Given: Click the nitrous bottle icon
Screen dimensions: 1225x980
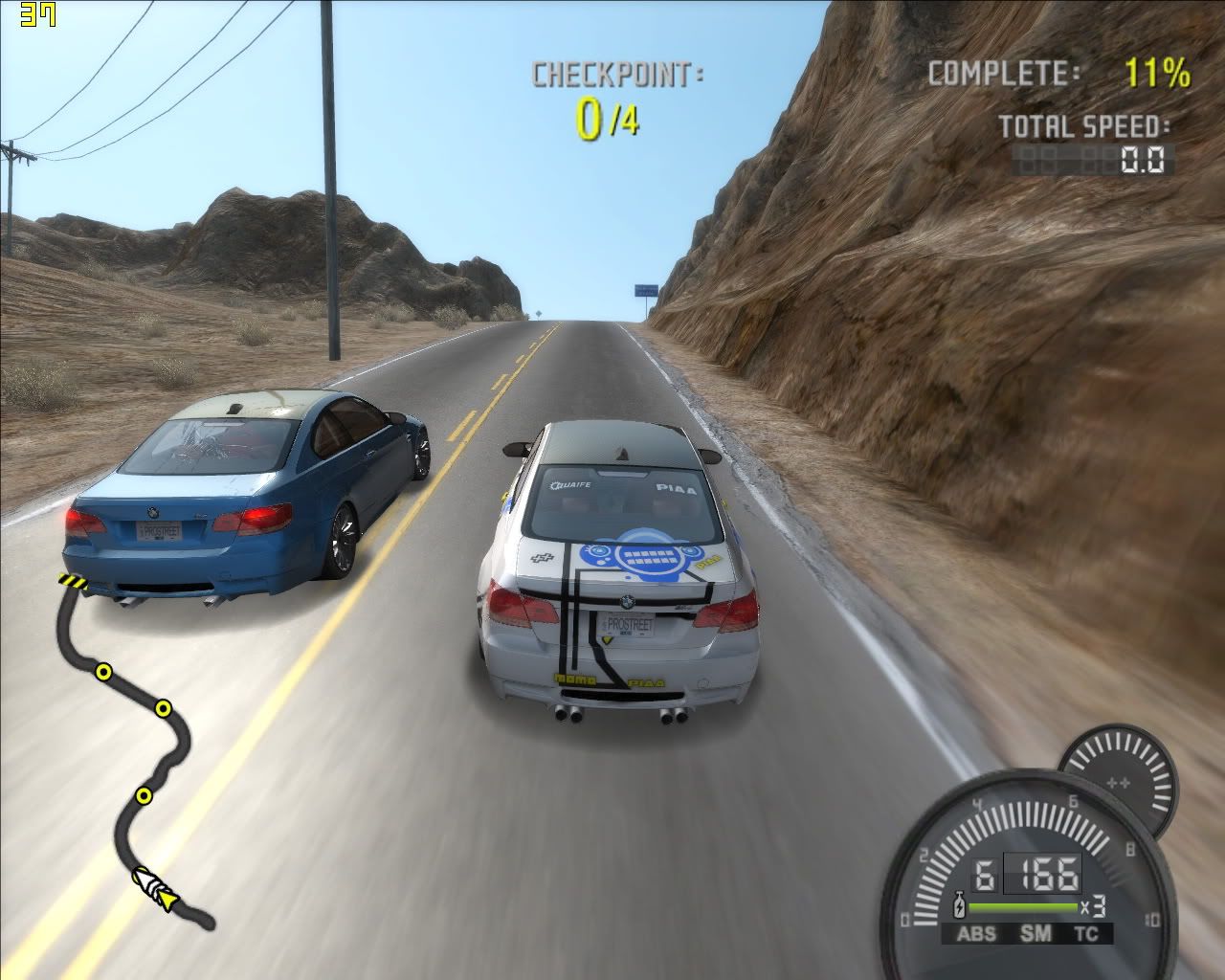Looking at the screenshot, I should [958, 905].
